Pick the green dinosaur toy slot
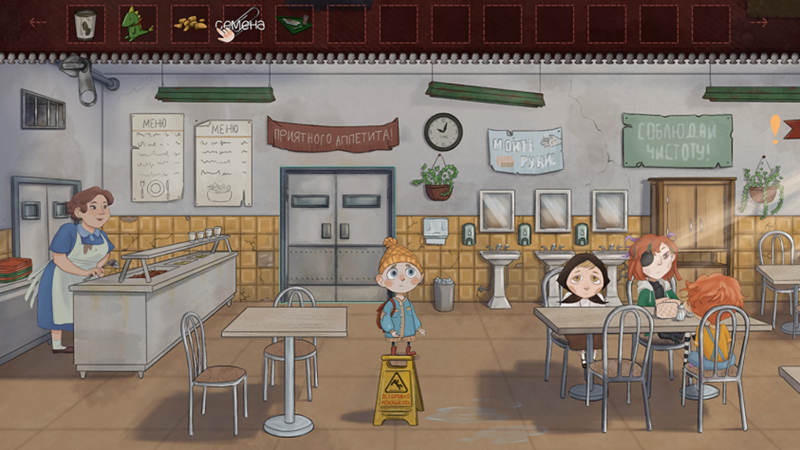The width and height of the screenshot is (800, 450). click(x=137, y=23)
